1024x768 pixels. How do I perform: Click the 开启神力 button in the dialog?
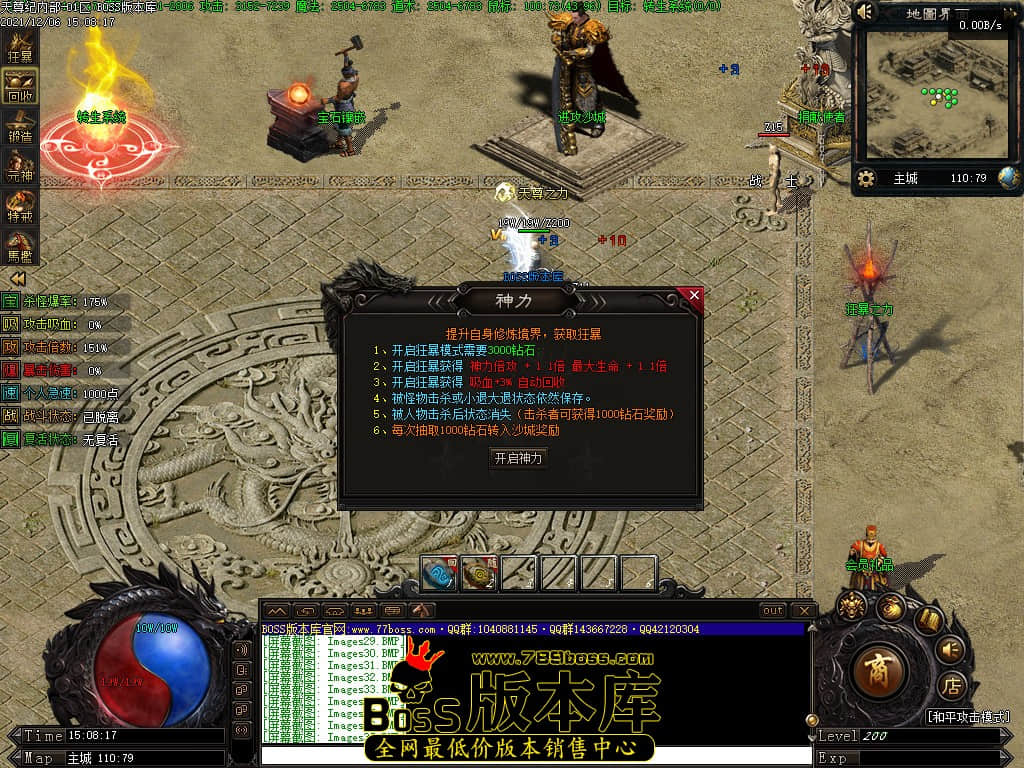pos(519,458)
